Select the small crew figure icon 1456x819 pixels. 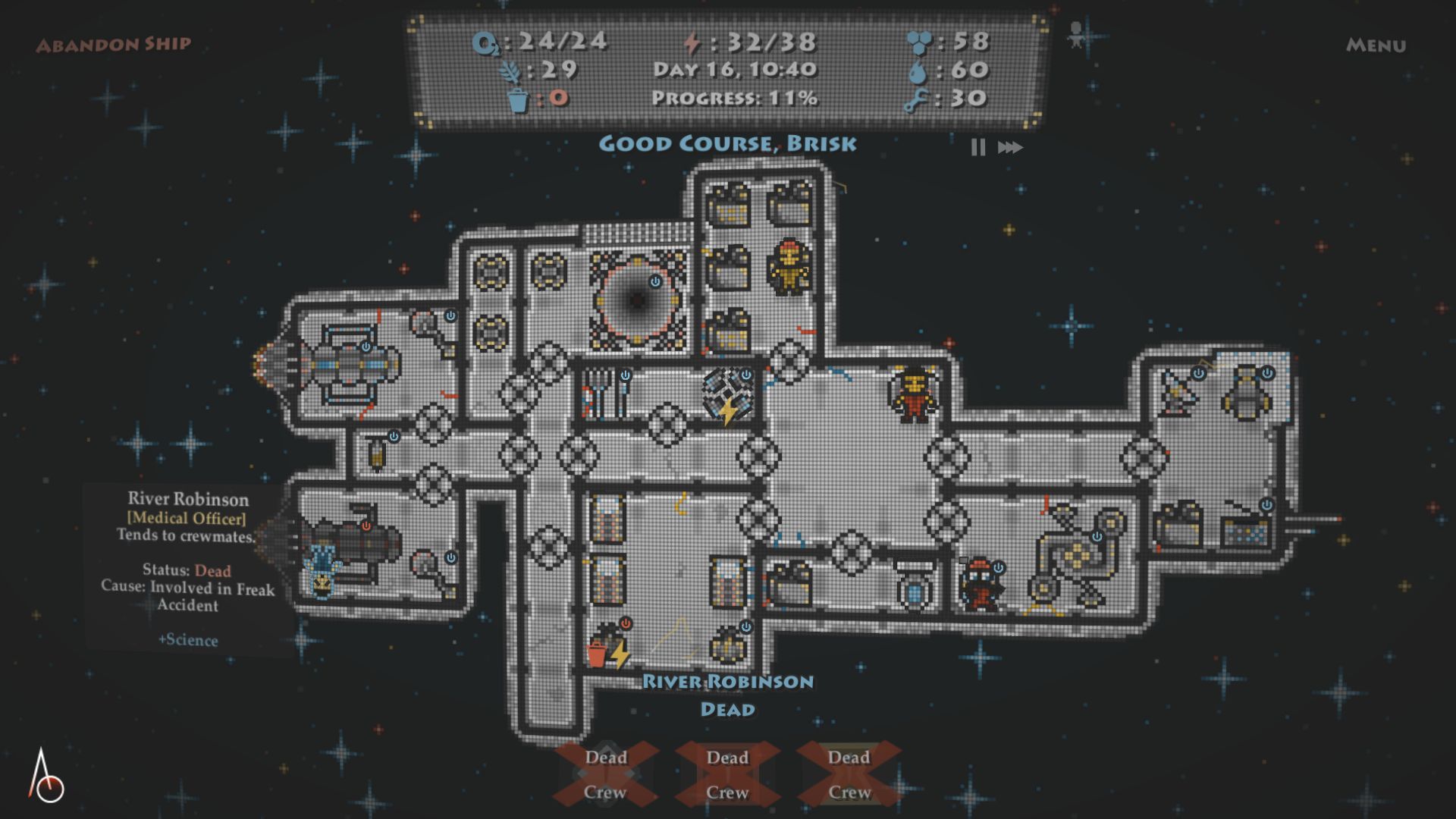pos(1075,35)
